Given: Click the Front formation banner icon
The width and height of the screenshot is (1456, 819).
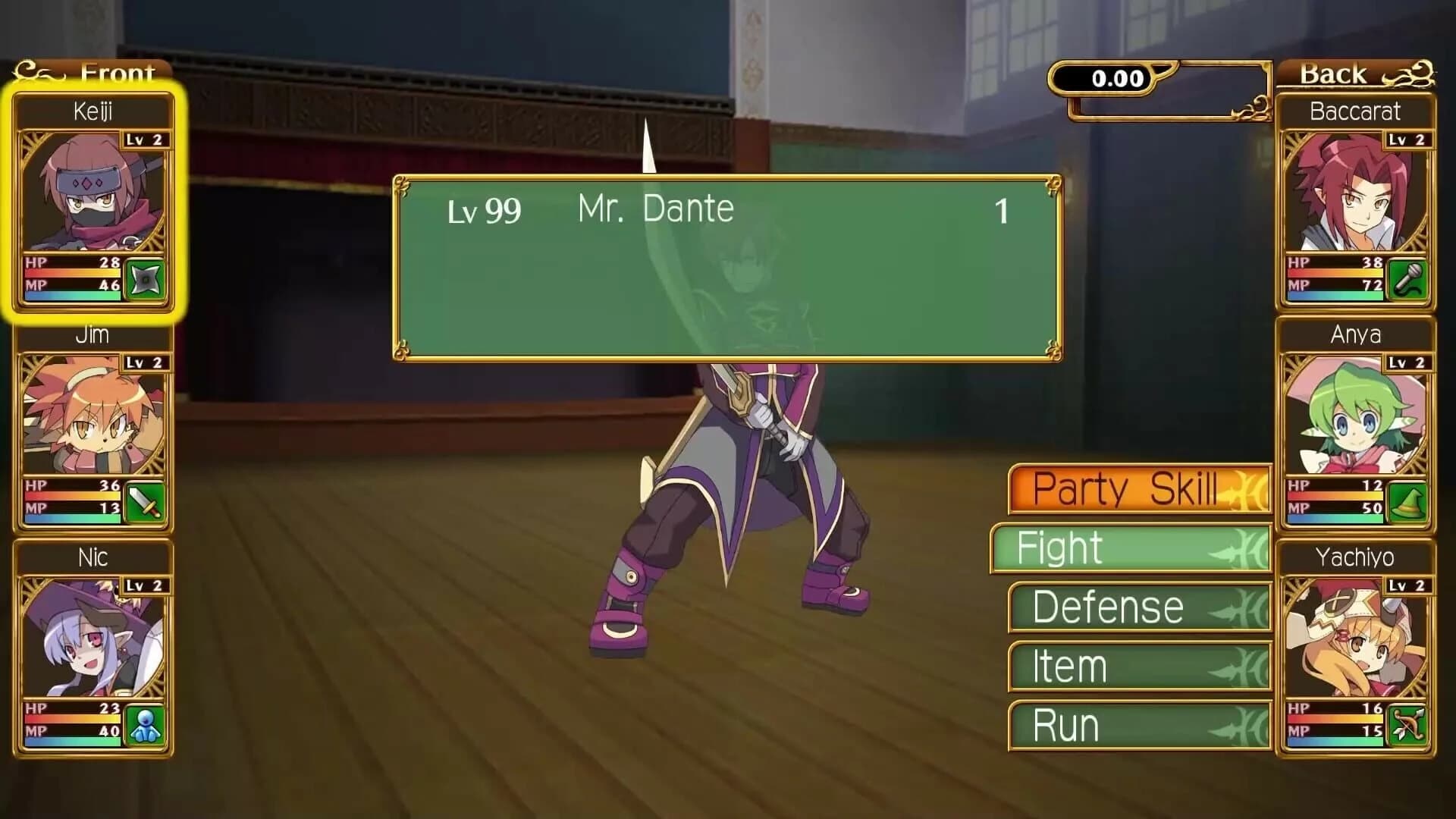Looking at the screenshot, I should (34, 72).
